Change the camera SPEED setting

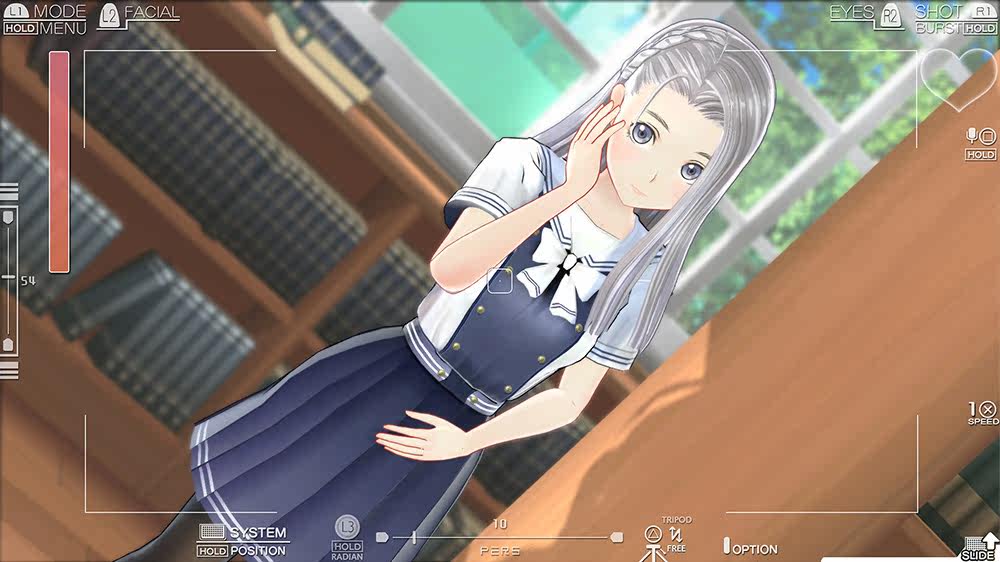pyautogui.click(x=984, y=410)
